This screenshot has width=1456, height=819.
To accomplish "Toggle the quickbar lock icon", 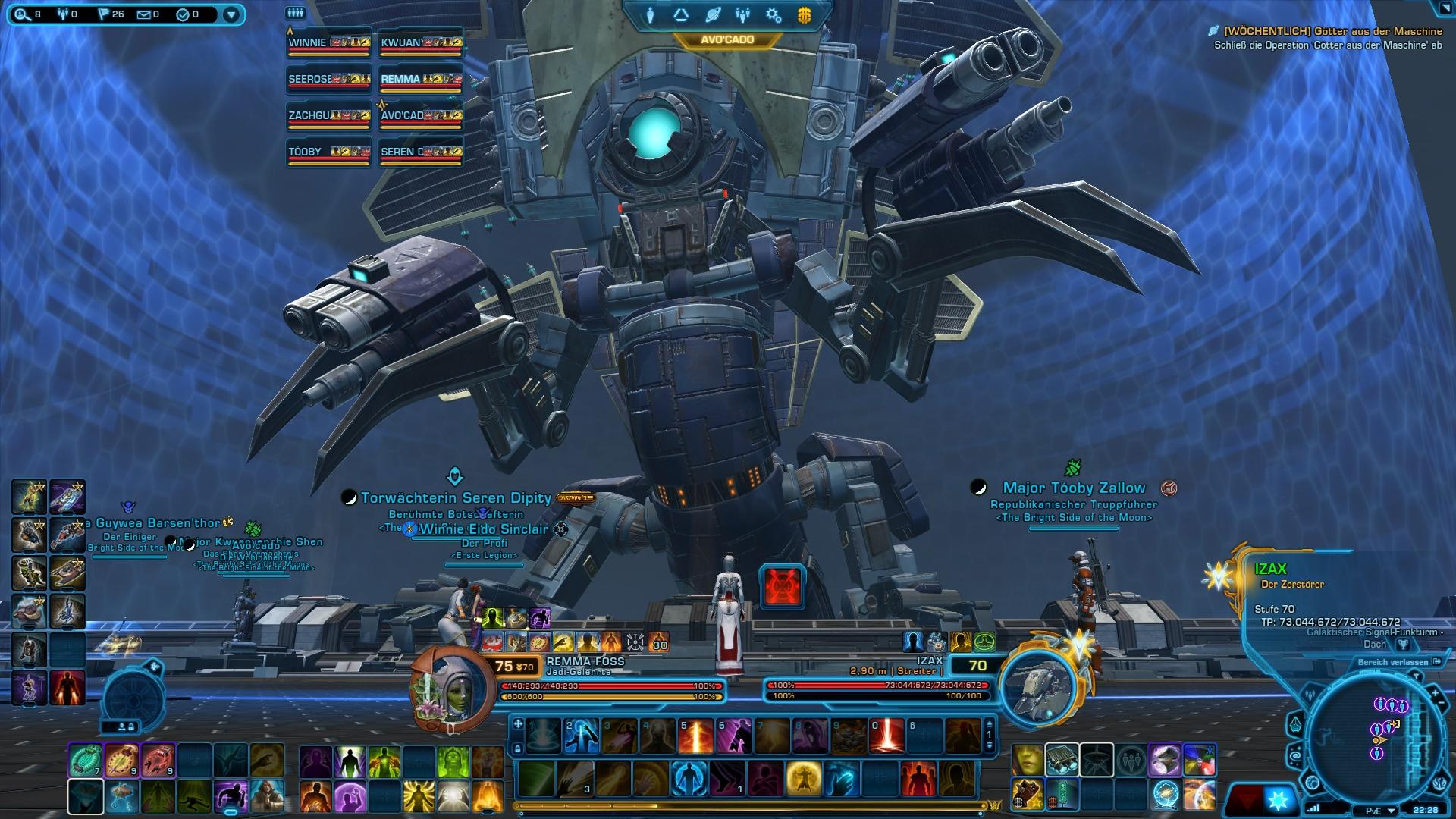I will (130, 726).
